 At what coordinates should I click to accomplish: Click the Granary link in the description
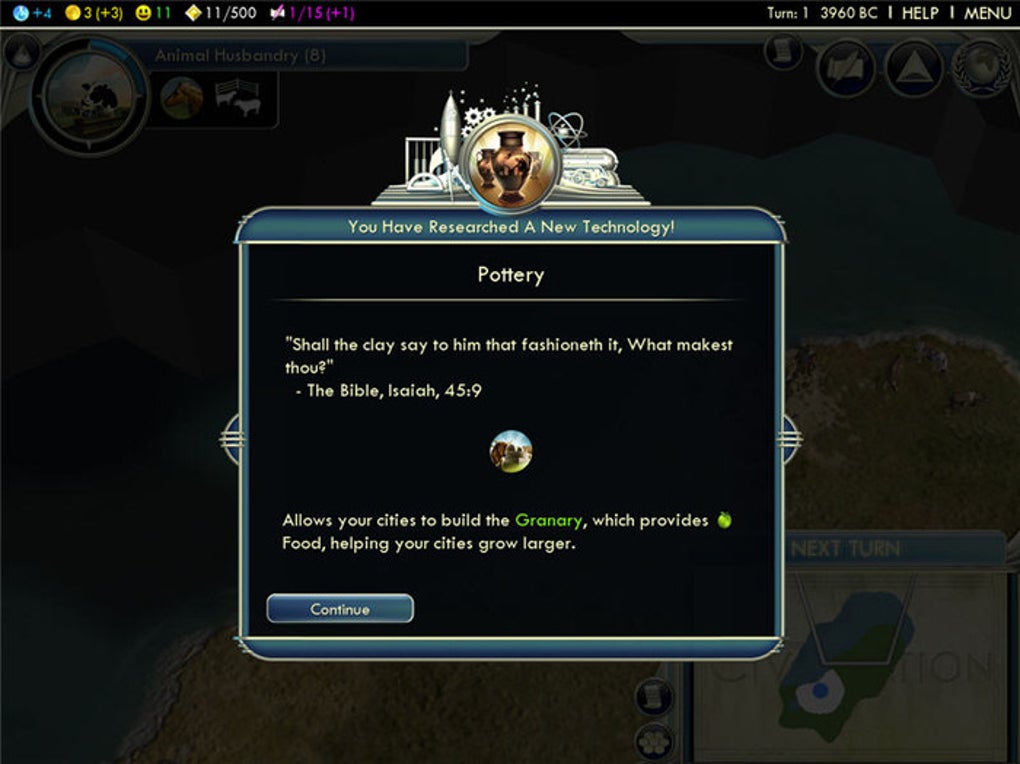click(x=548, y=520)
